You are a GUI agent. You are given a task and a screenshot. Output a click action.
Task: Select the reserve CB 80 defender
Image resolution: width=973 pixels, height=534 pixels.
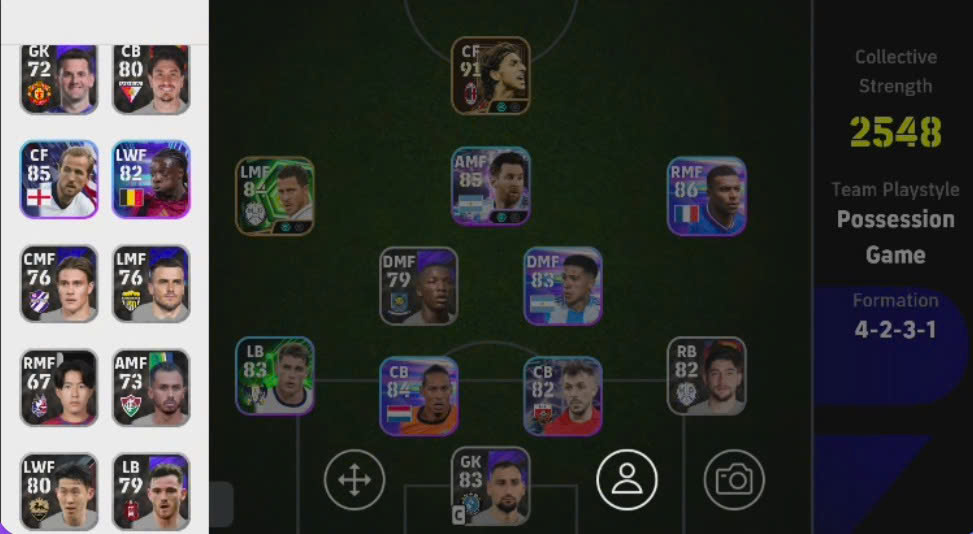click(x=151, y=79)
